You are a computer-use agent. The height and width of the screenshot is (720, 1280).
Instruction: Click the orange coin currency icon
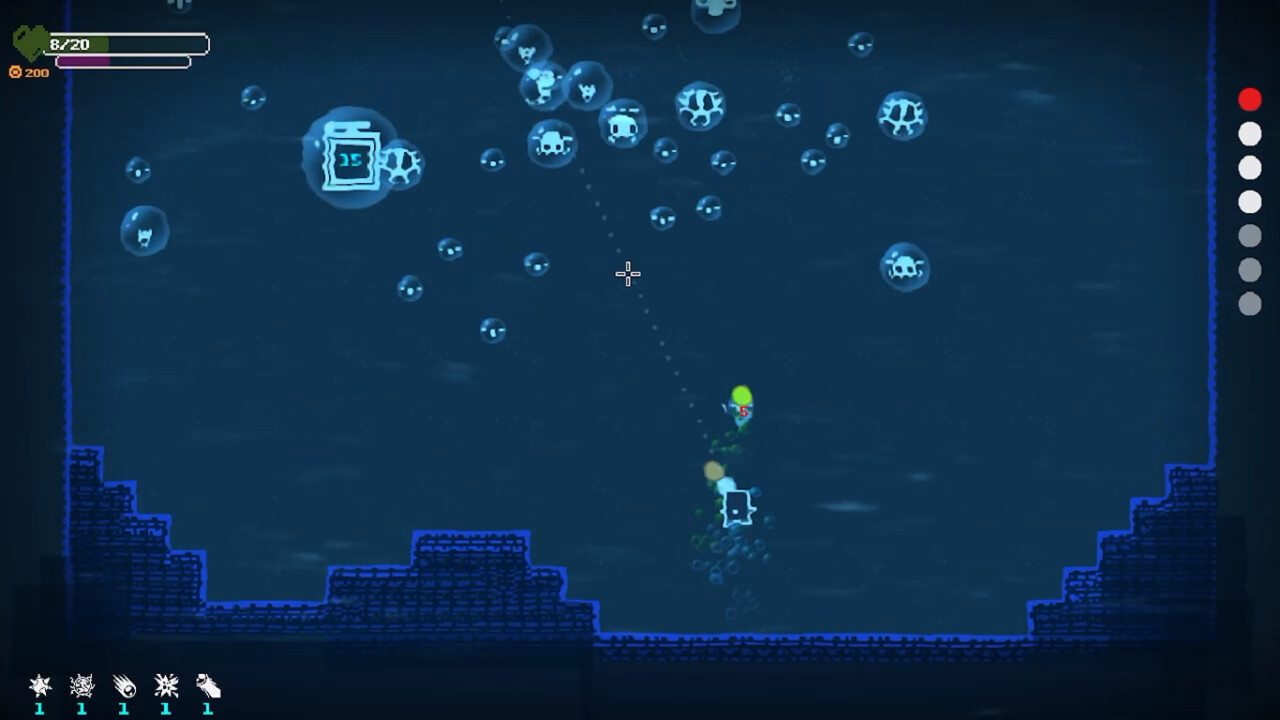16,72
